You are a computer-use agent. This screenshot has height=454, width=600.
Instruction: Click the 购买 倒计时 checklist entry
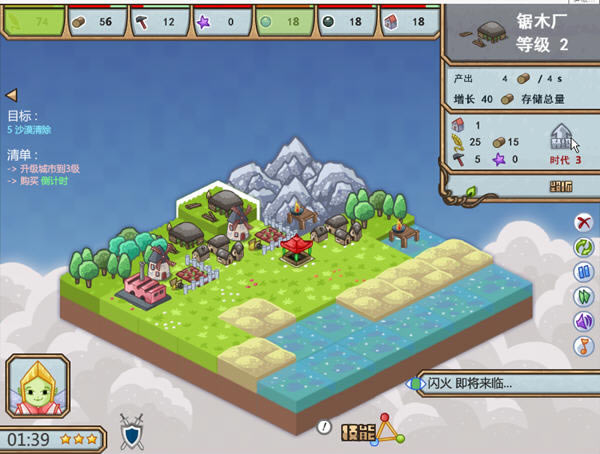point(47,182)
